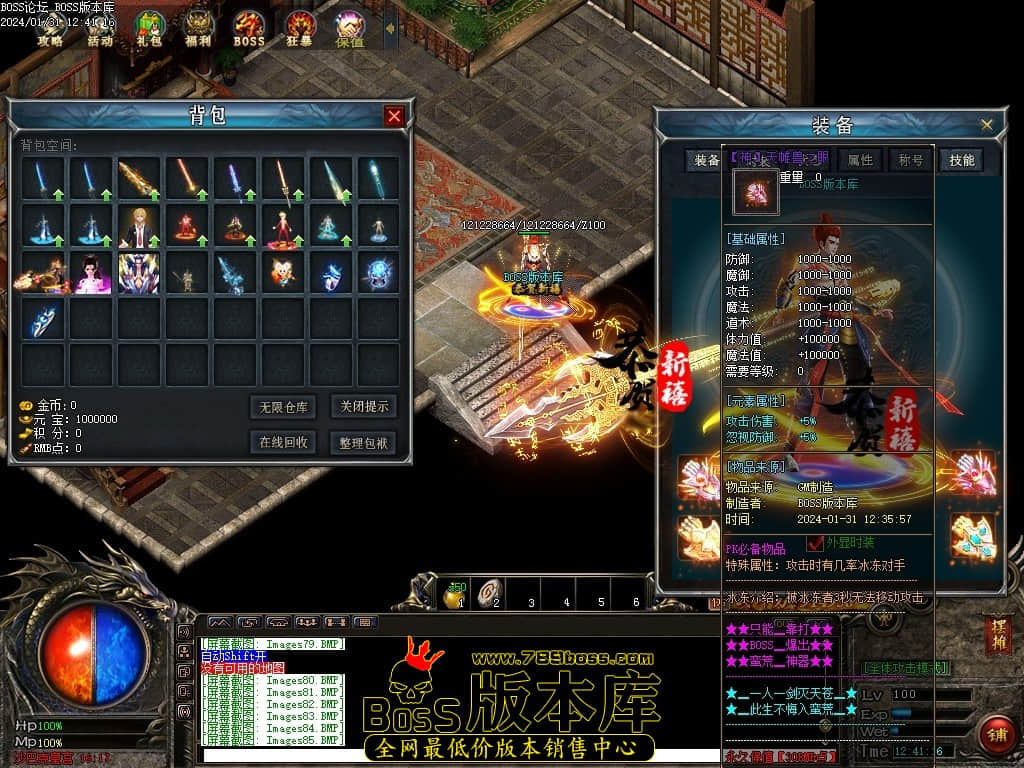Open the BOSS menu icon
Viewport: 1024px width, 768px height.
[x=248, y=28]
